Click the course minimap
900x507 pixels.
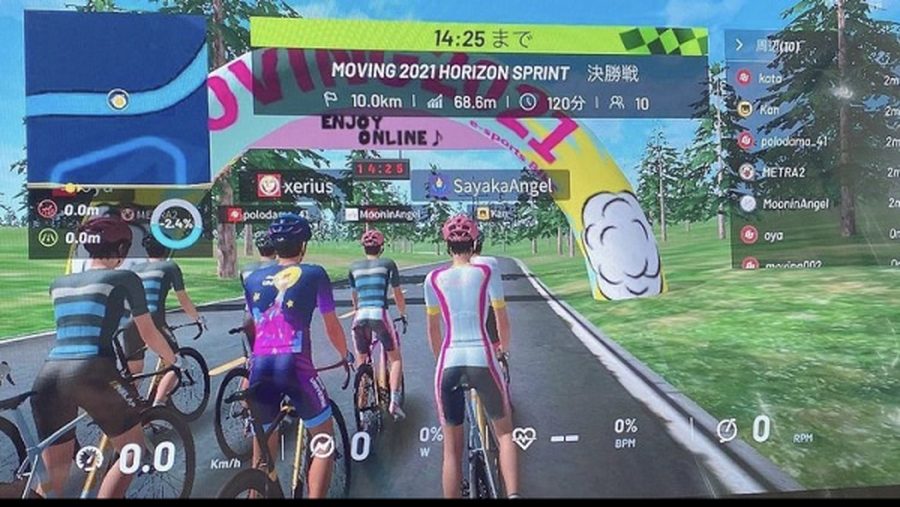(115, 100)
